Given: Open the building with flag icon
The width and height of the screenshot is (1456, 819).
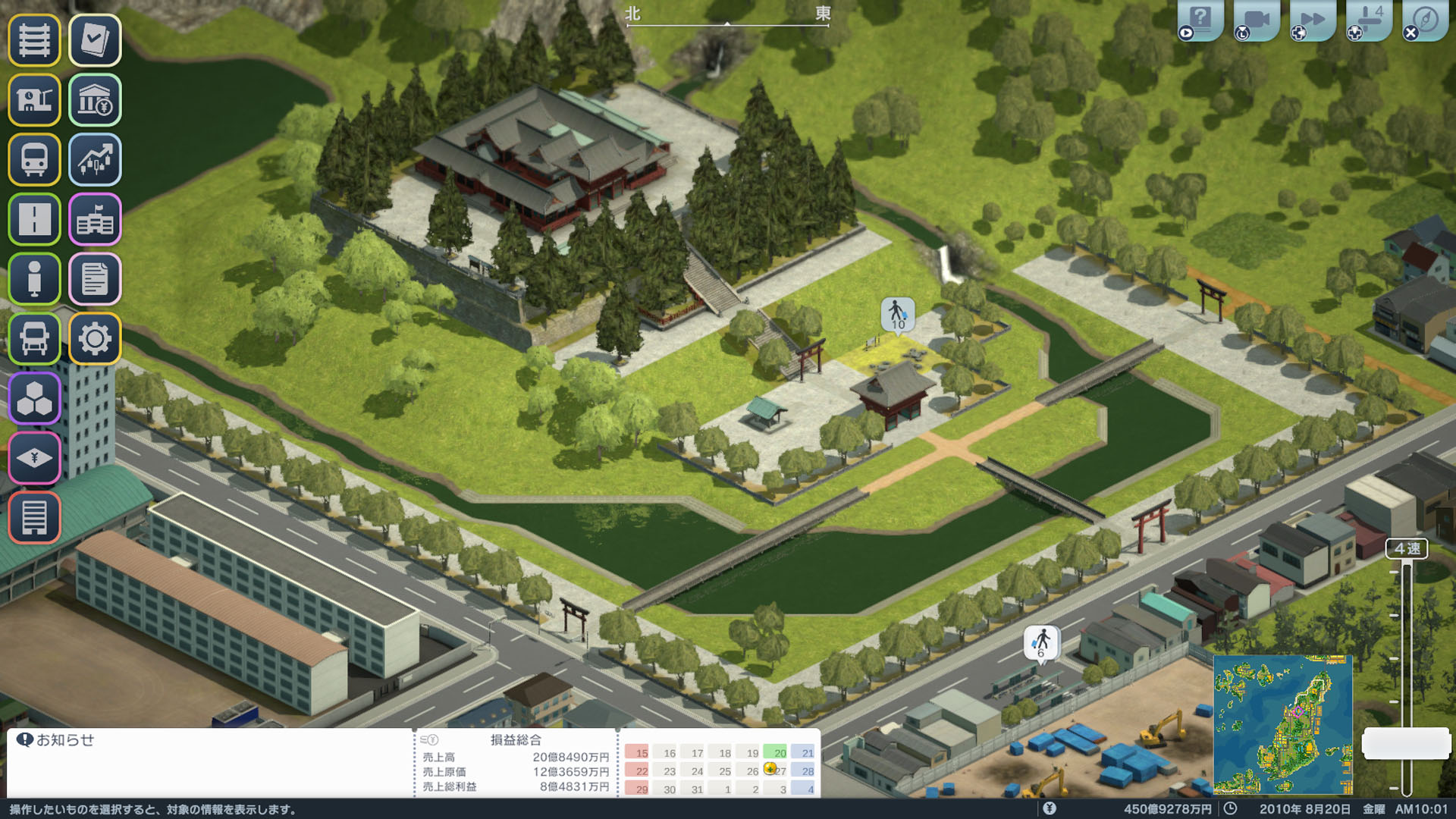Looking at the screenshot, I should point(95,220).
